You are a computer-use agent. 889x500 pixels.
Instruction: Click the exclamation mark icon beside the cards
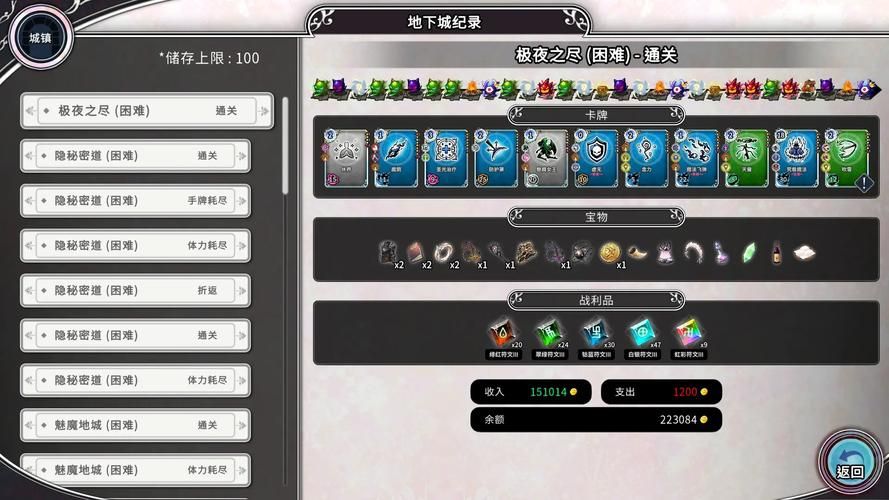pos(863,184)
